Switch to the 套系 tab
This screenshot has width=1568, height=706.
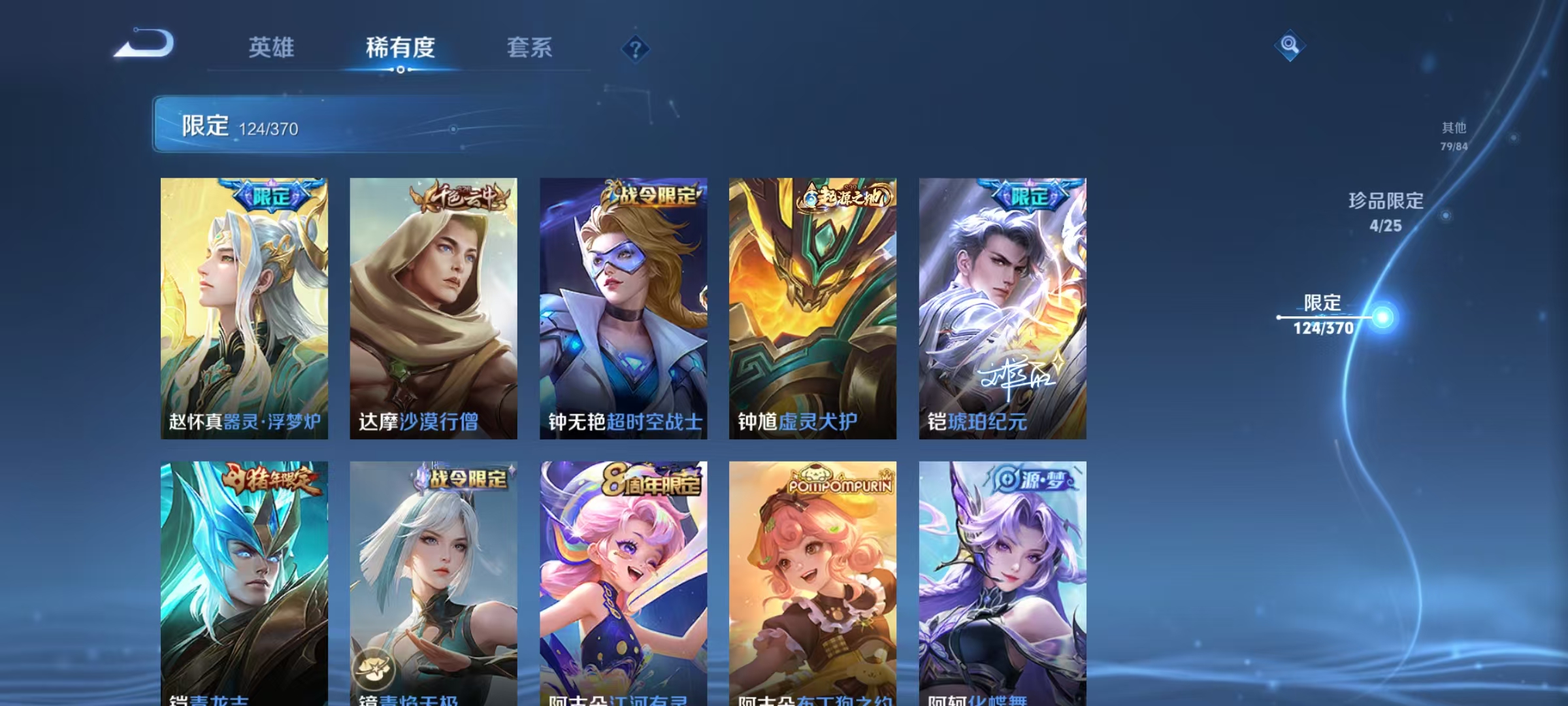[531, 48]
